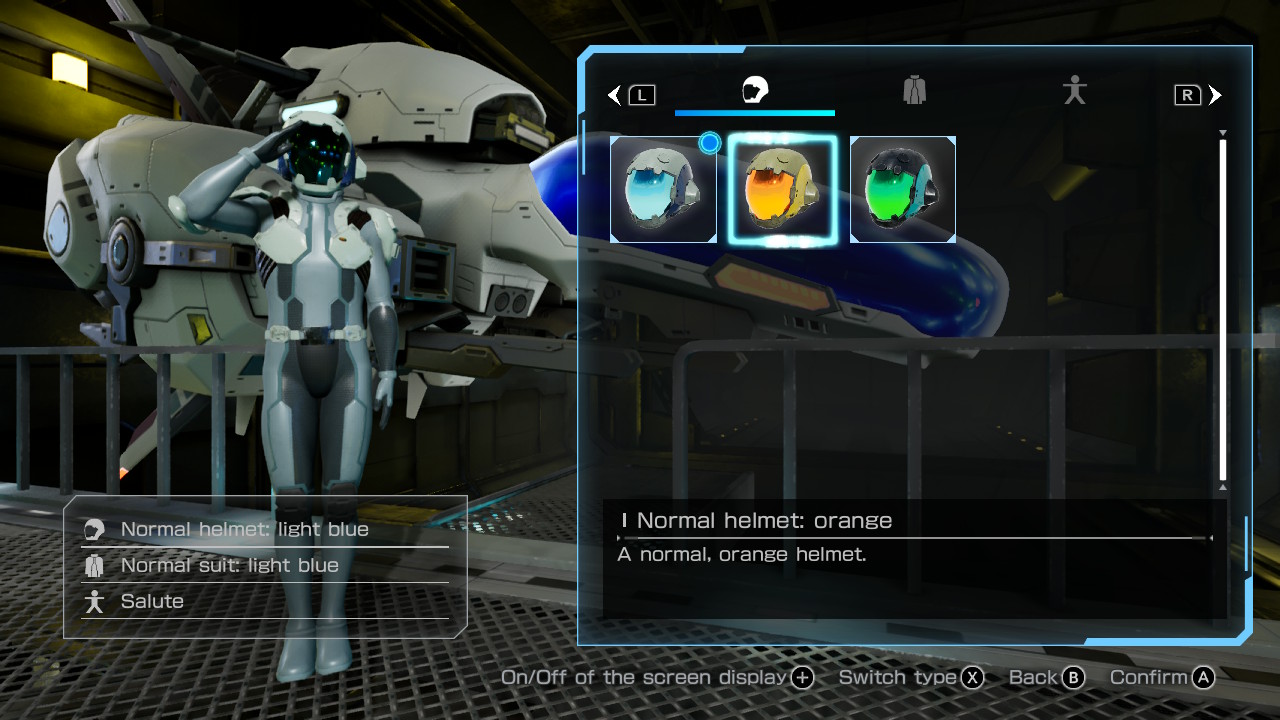
Task: Select the orange helmet thumbnail
Action: click(x=783, y=189)
